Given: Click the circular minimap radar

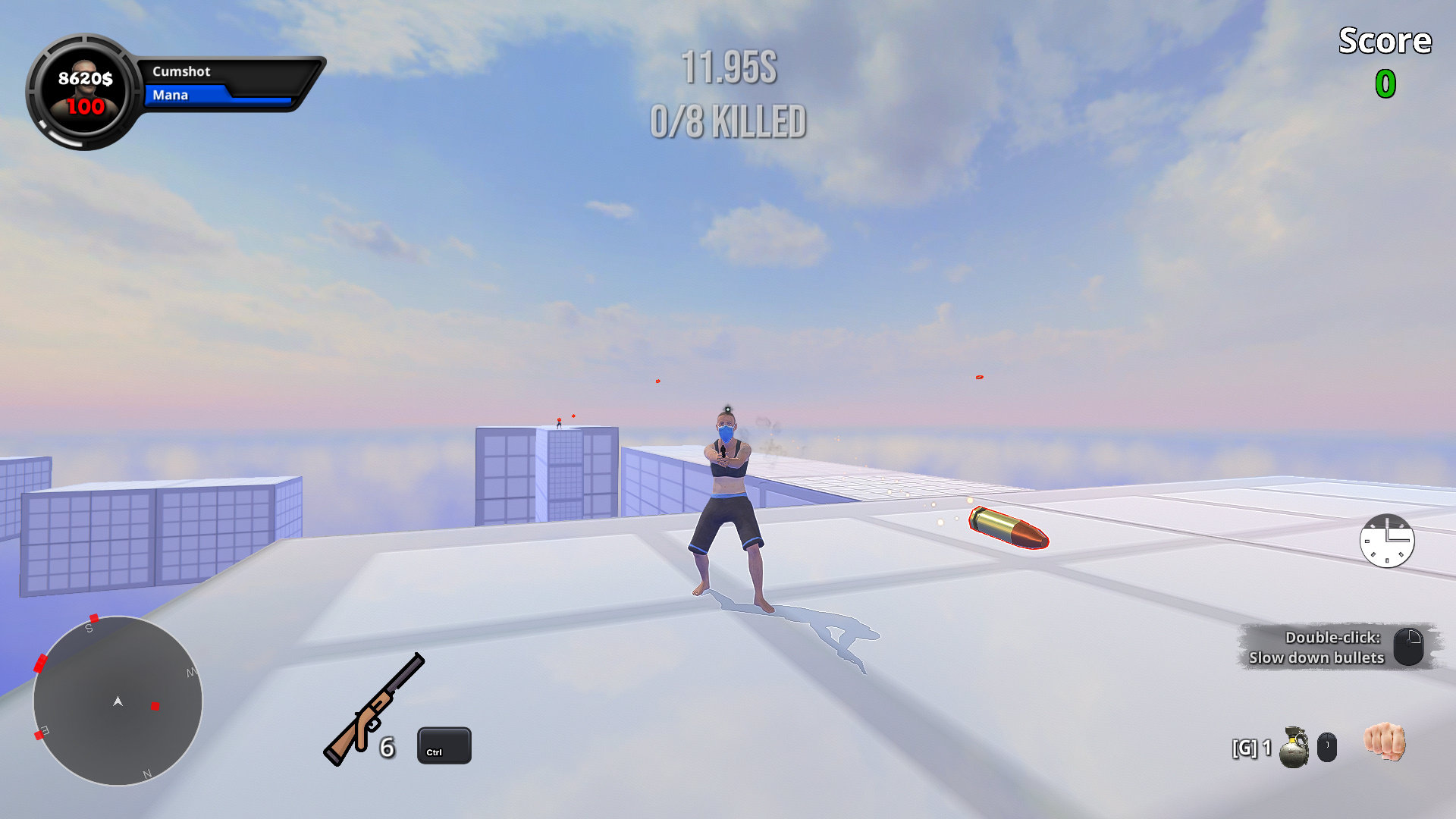Looking at the screenshot, I should (x=118, y=701).
